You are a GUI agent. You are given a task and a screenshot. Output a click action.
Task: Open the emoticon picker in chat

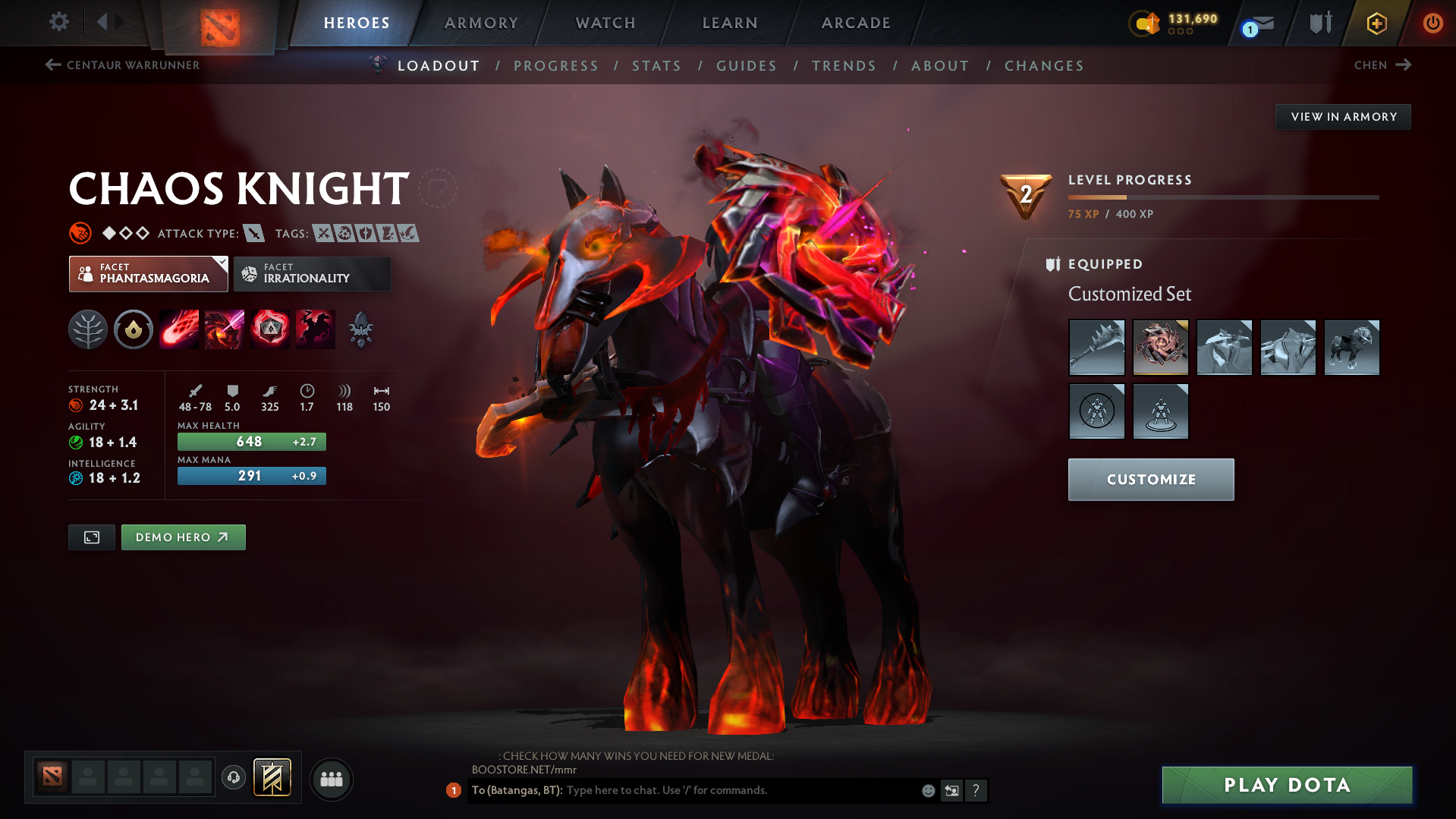point(927,790)
